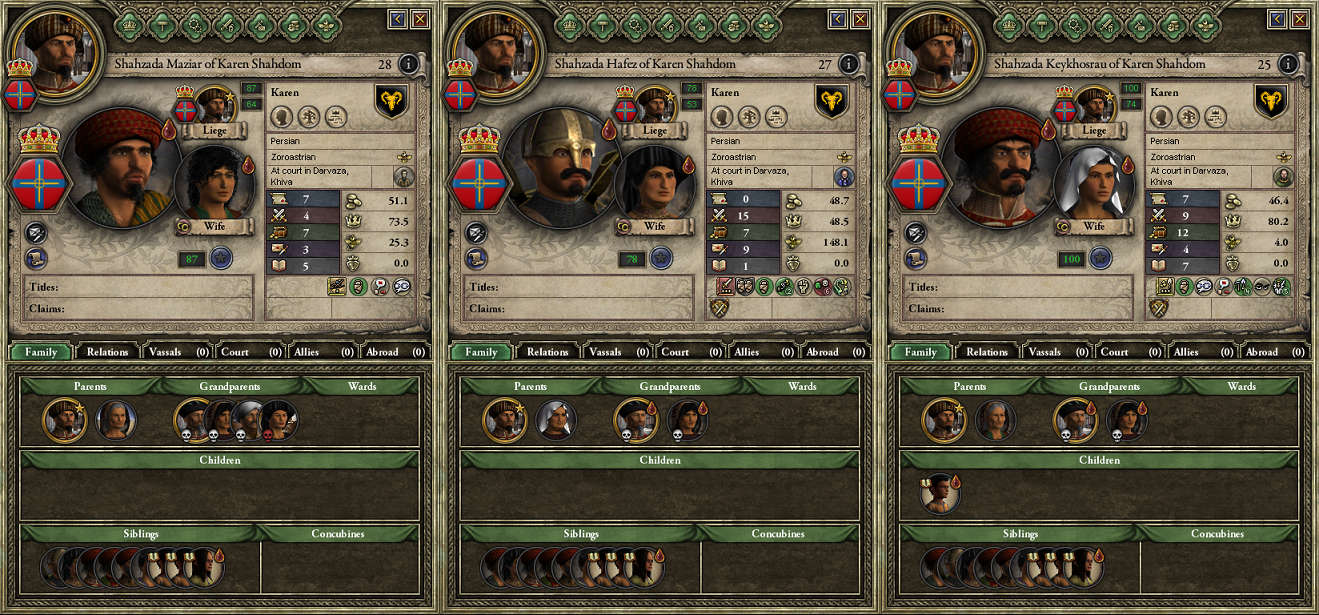
Task: Open Keykhosrau's large character portrait
Action: point(1001,166)
